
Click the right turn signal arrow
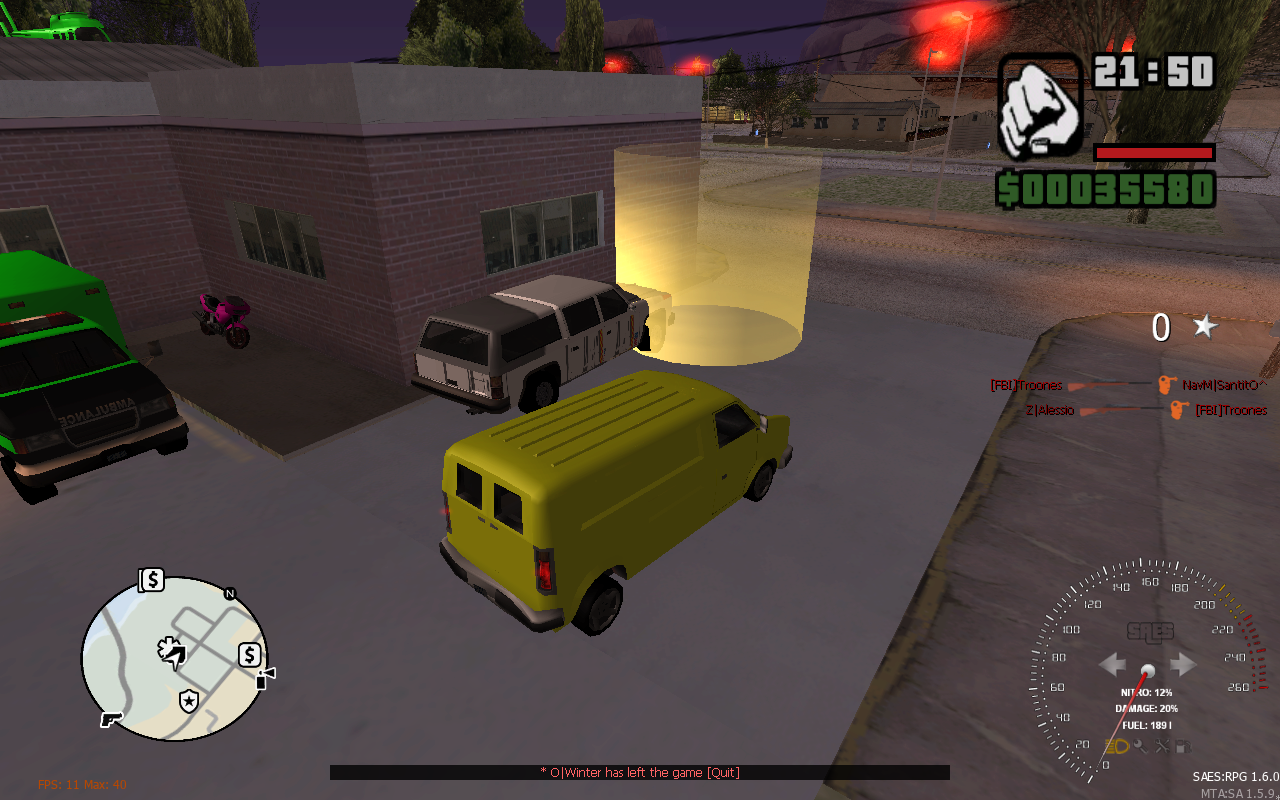click(x=1183, y=664)
